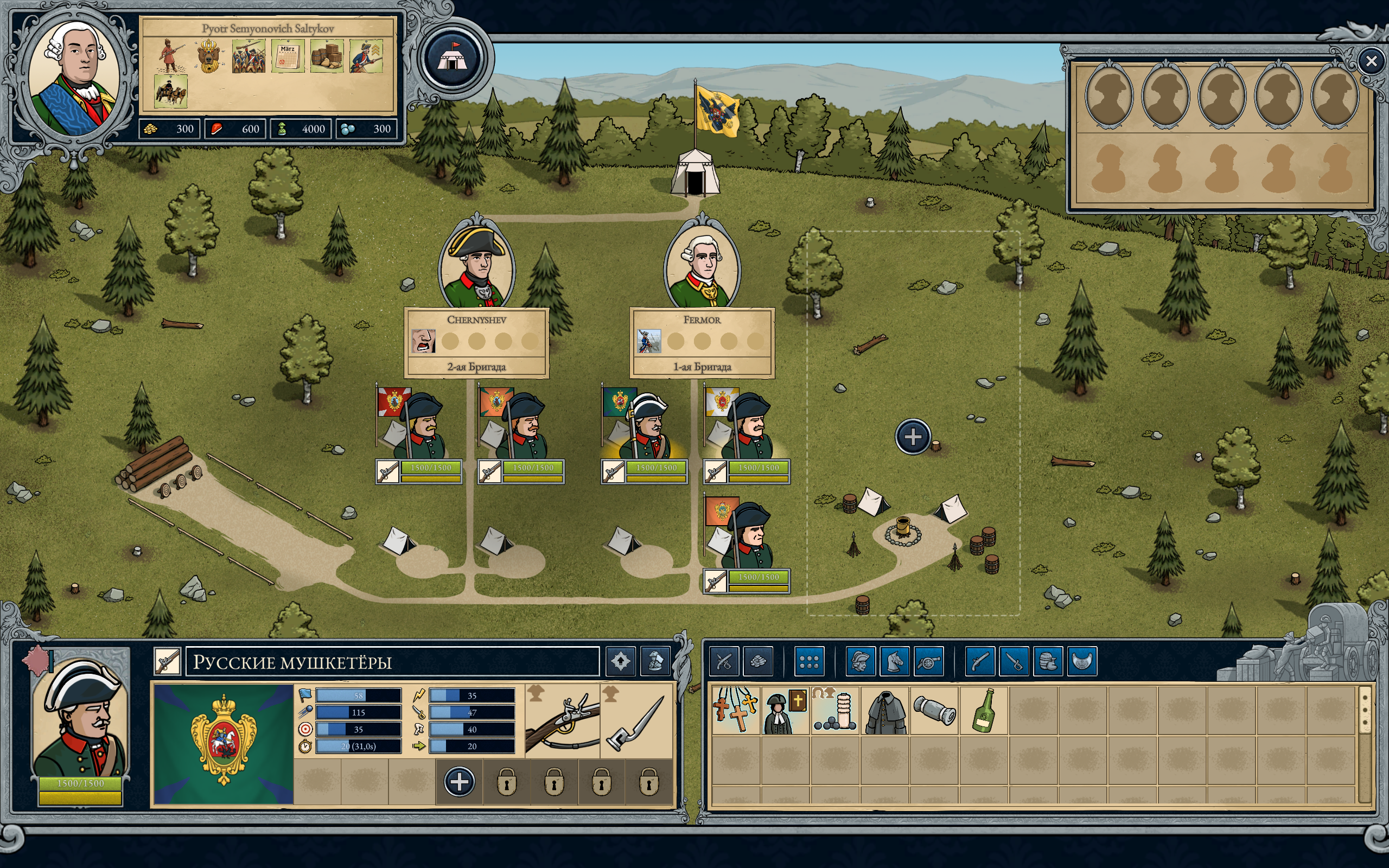The width and height of the screenshot is (1389, 868).
Task: Select the chaplain with bible item
Action: [785, 711]
